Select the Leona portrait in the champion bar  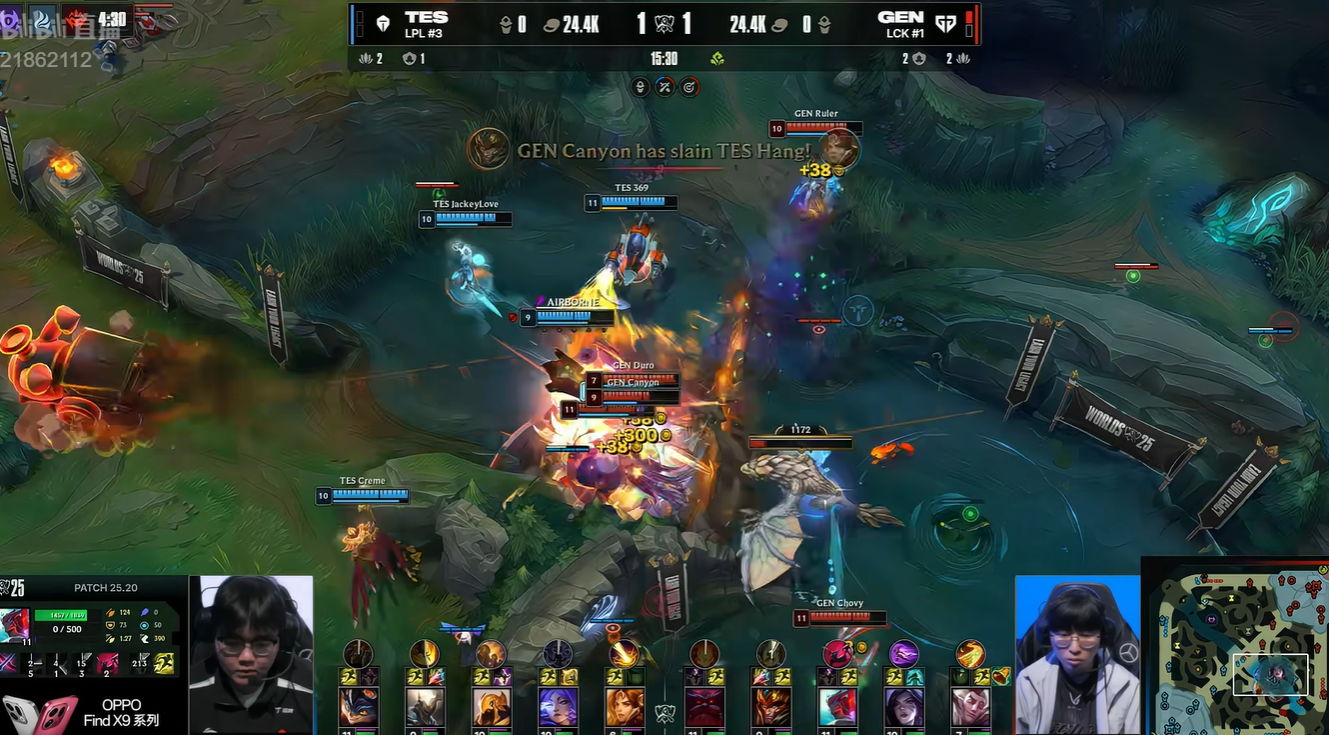click(x=624, y=706)
